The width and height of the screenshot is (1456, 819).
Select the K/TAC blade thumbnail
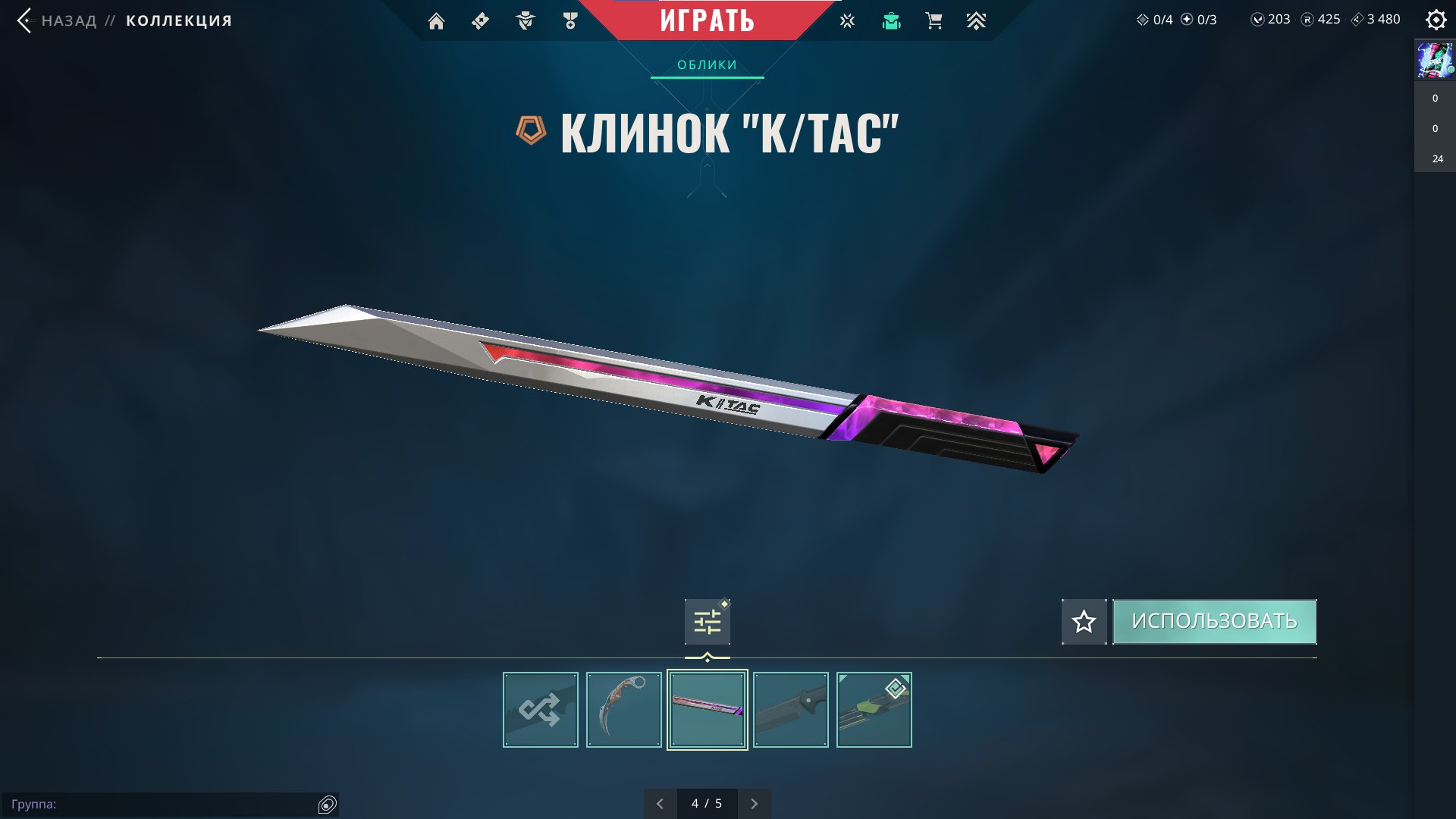[708, 710]
